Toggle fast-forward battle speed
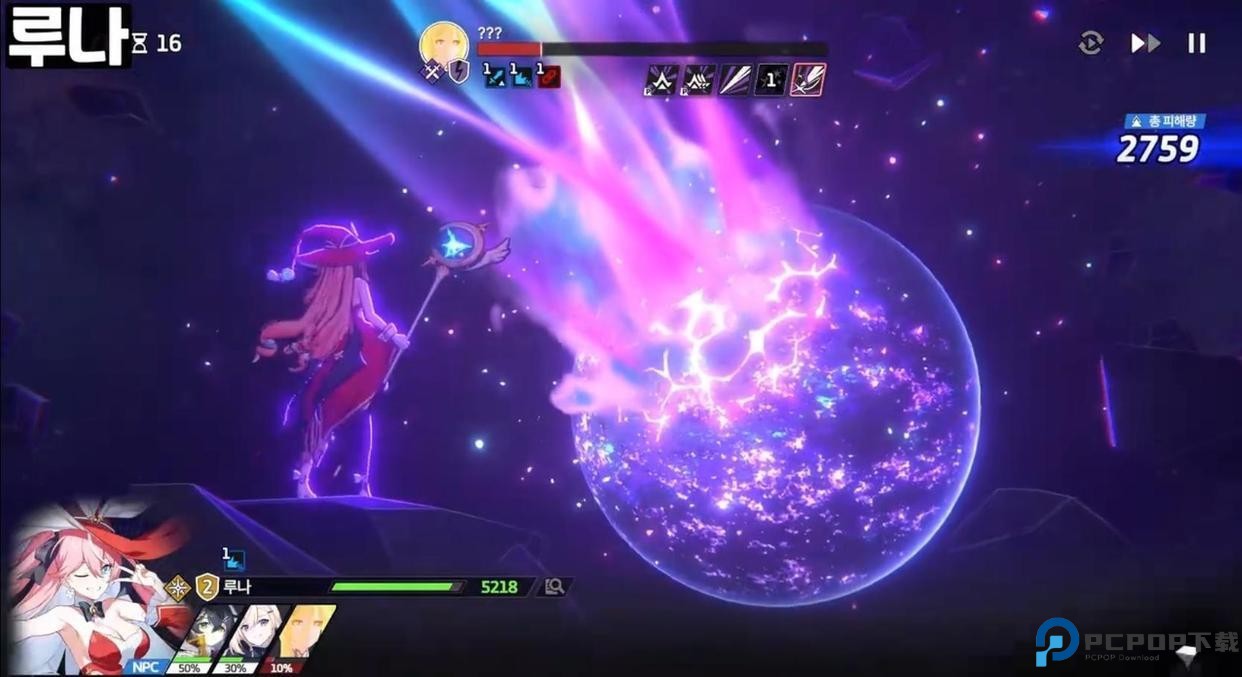1242x677 pixels. pyautogui.click(x=1145, y=43)
